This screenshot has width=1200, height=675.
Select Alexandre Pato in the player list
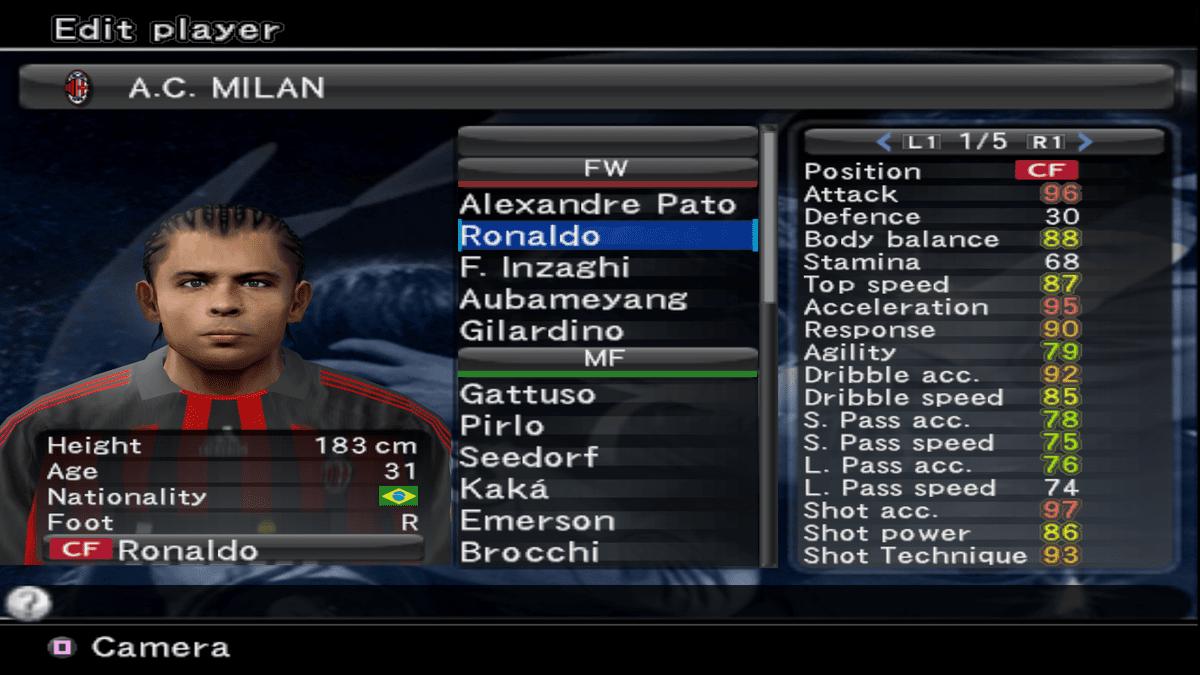(597, 205)
